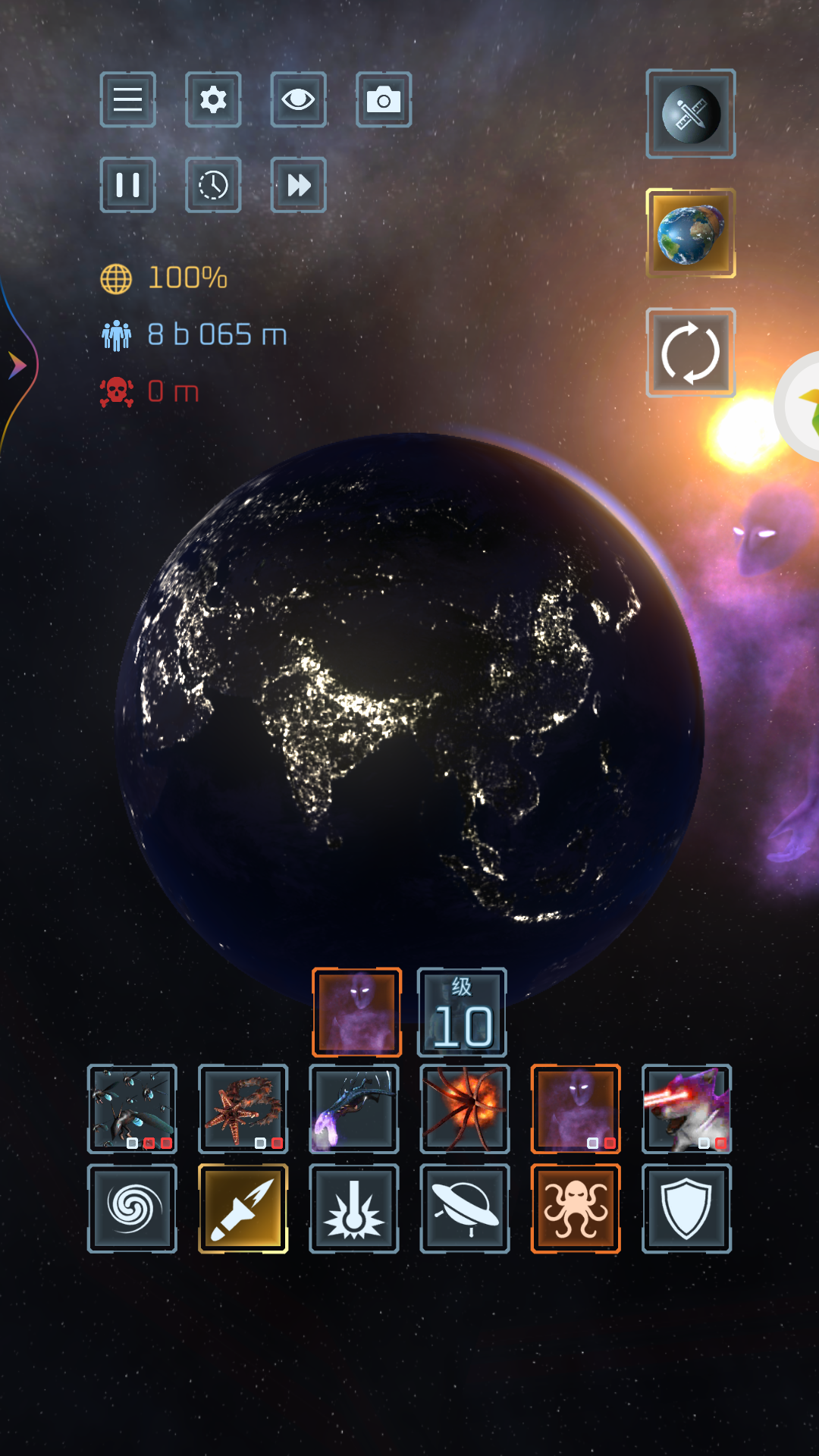The height and width of the screenshot is (1456, 819).
Task: Choose the red starfish monster weapon
Action: pyautogui.click(x=243, y=1109)
